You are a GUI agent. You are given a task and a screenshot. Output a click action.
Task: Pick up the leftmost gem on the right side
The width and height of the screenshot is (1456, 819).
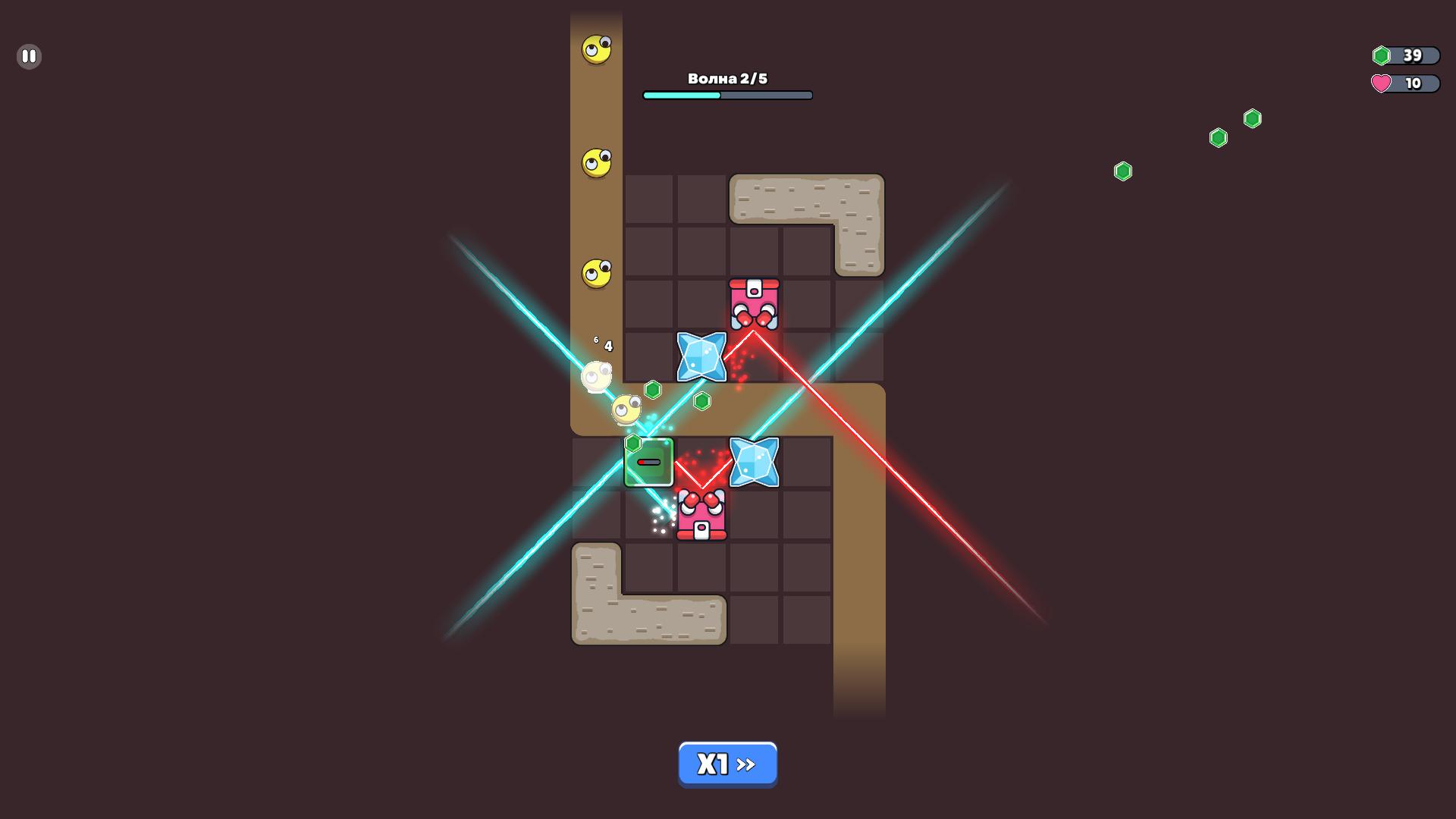coord(1123,171)
